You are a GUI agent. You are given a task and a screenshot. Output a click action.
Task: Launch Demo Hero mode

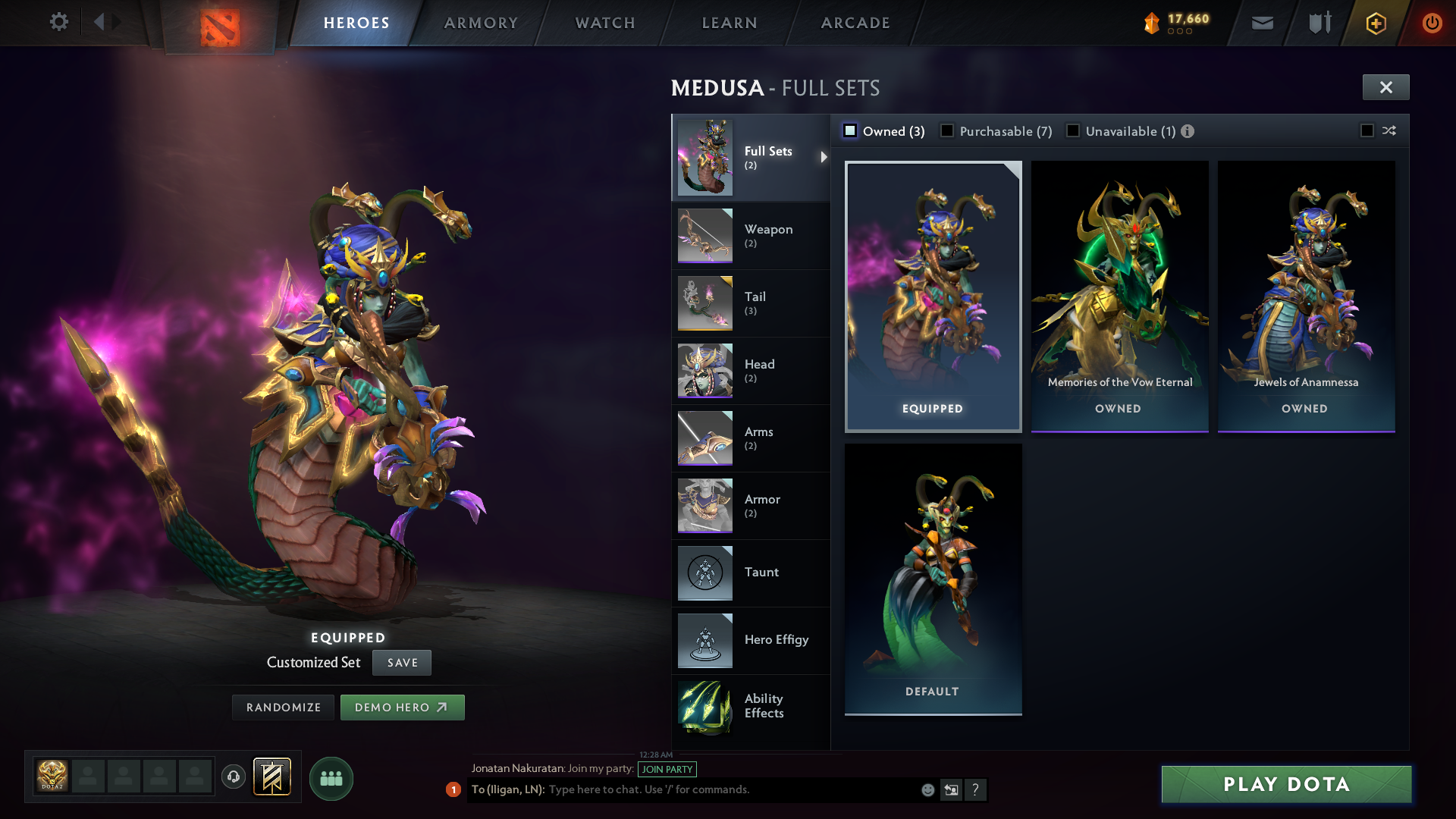(402, 708)
